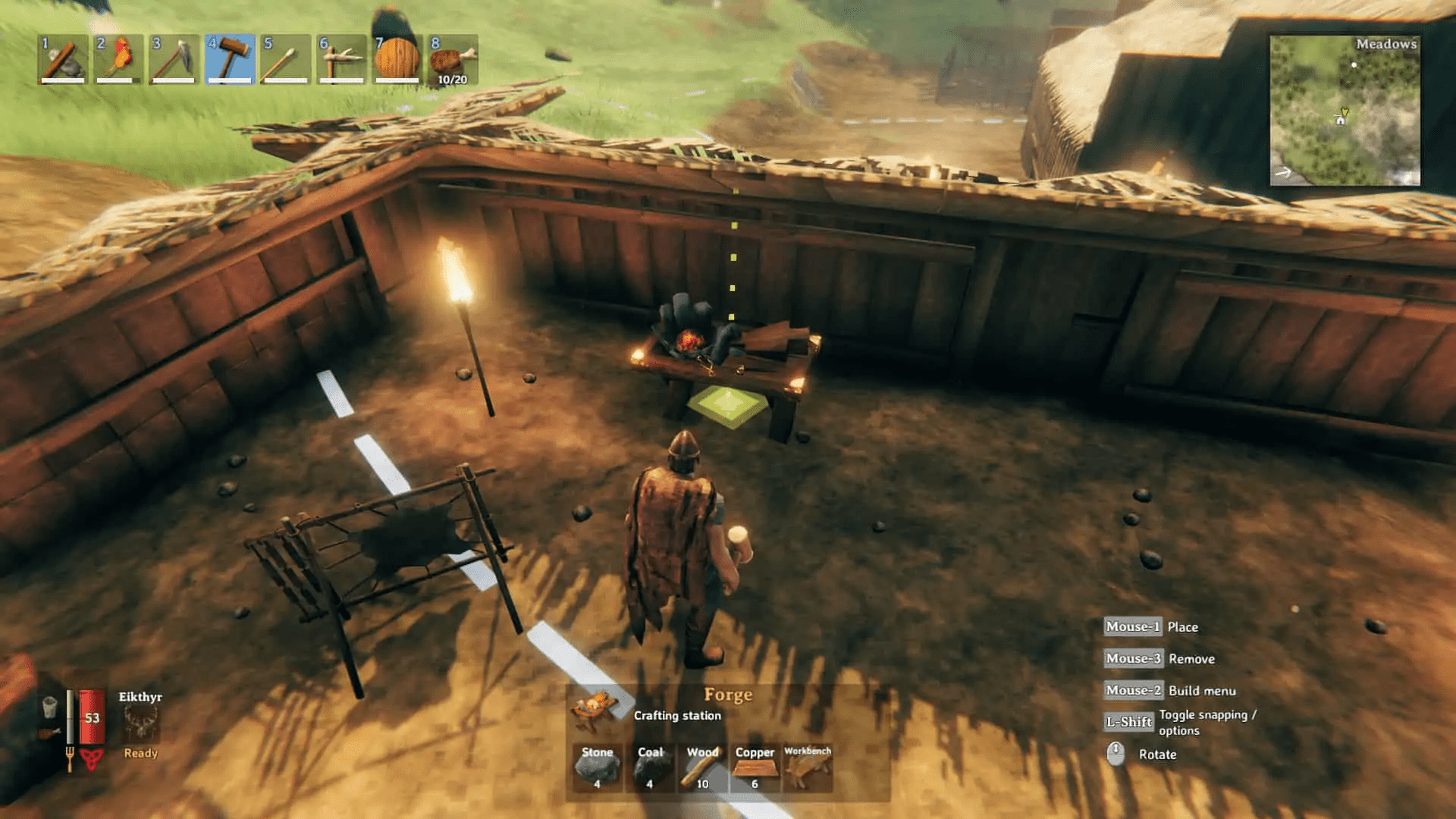
Task: Click the Meadows label on the minimap
Action: point(1386,45)
